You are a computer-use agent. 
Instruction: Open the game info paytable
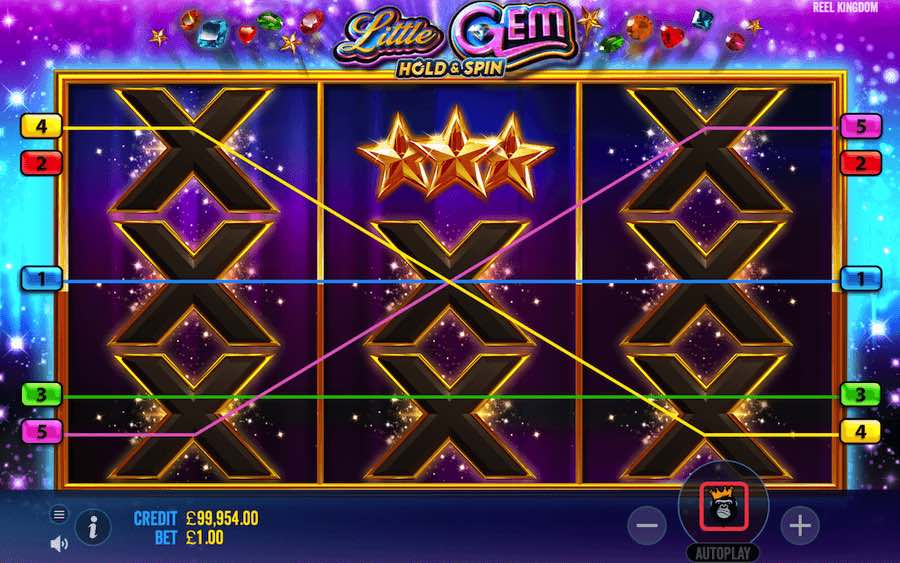[x=93, y=527]
